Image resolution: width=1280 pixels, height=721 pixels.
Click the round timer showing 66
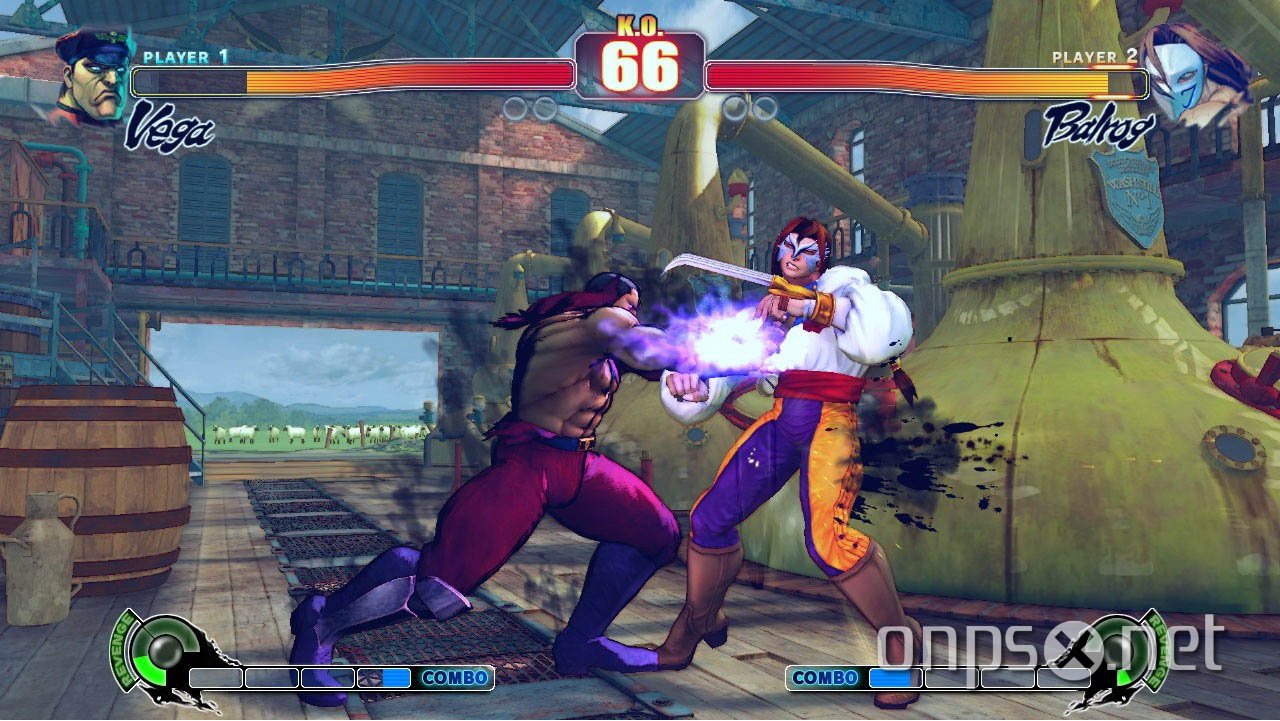640,67
